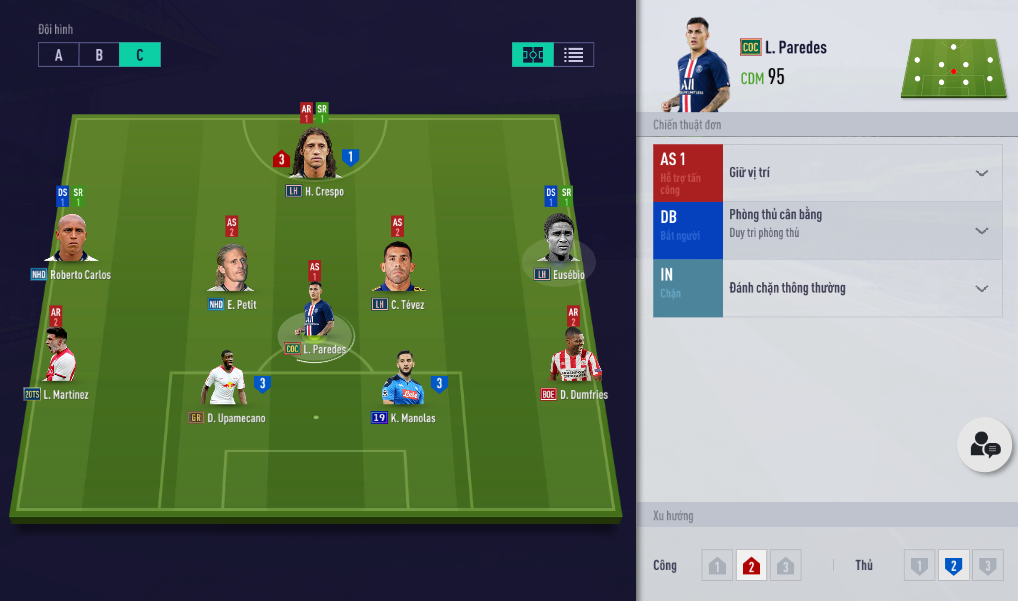Switch to the squad list view
This screenshot has height=601, width=1018.
(x=573, y=55)
